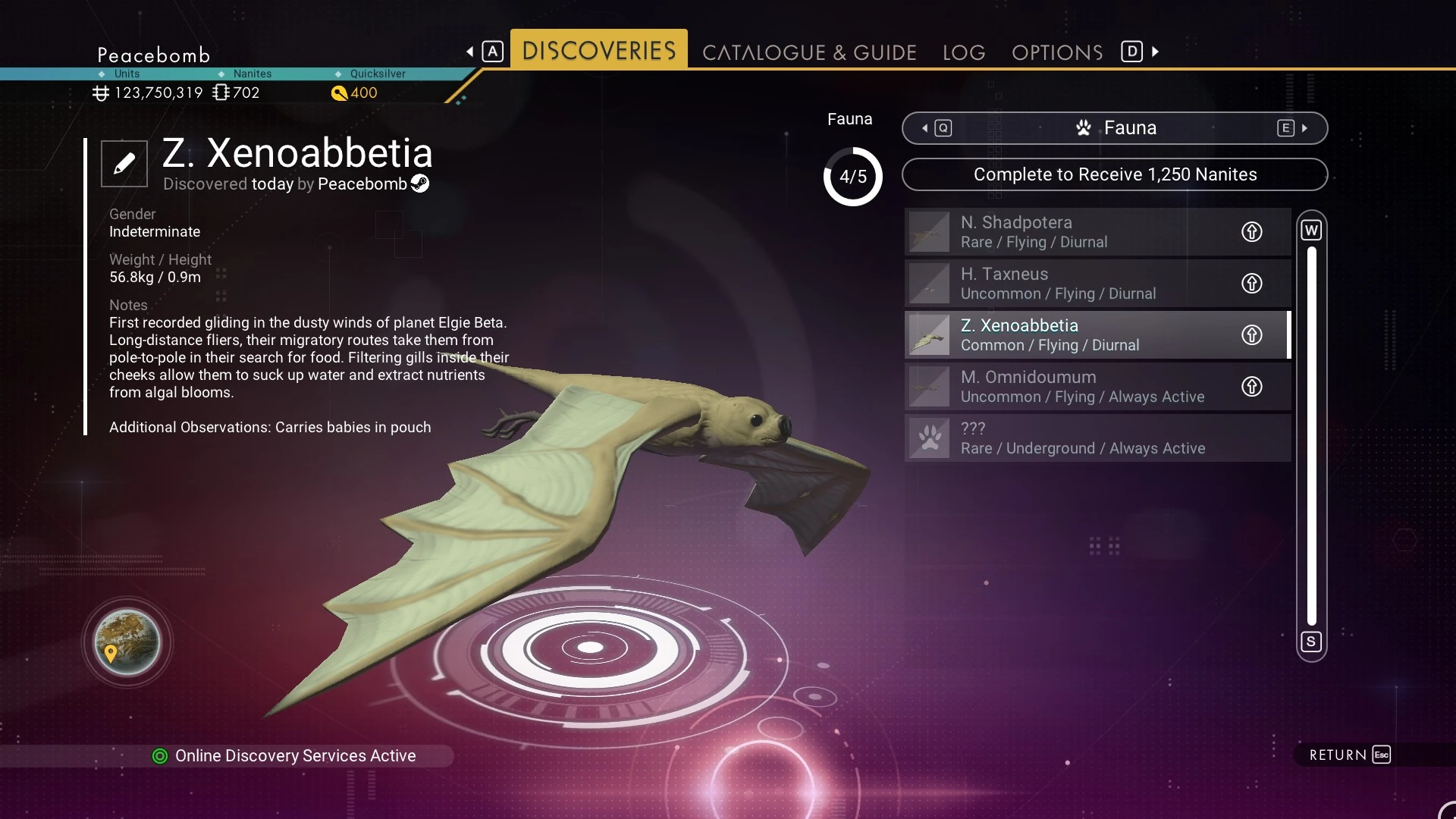This screenshot has height=819, width=1456.
Task: Click the Complete to Receive 1,250 Nanites bar
Action: coord(1114,174)
